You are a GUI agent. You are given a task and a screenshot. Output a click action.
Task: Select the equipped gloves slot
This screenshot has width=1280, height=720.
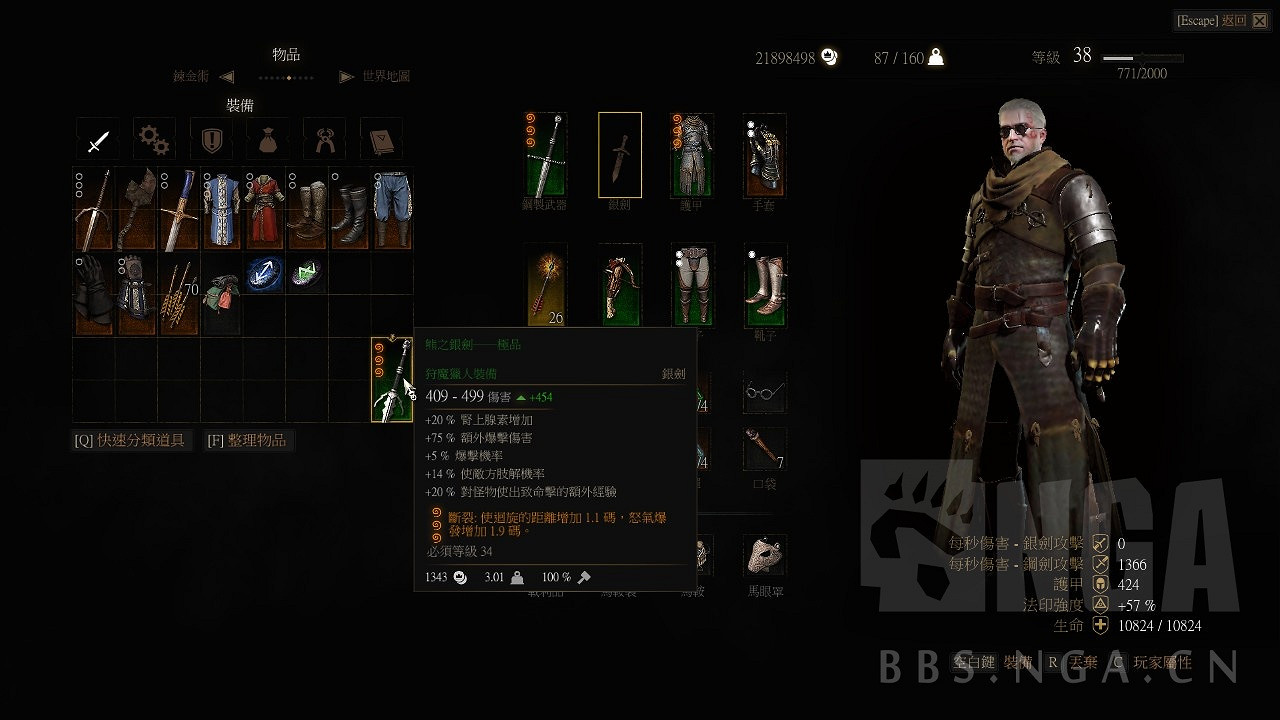click(763, 155)
